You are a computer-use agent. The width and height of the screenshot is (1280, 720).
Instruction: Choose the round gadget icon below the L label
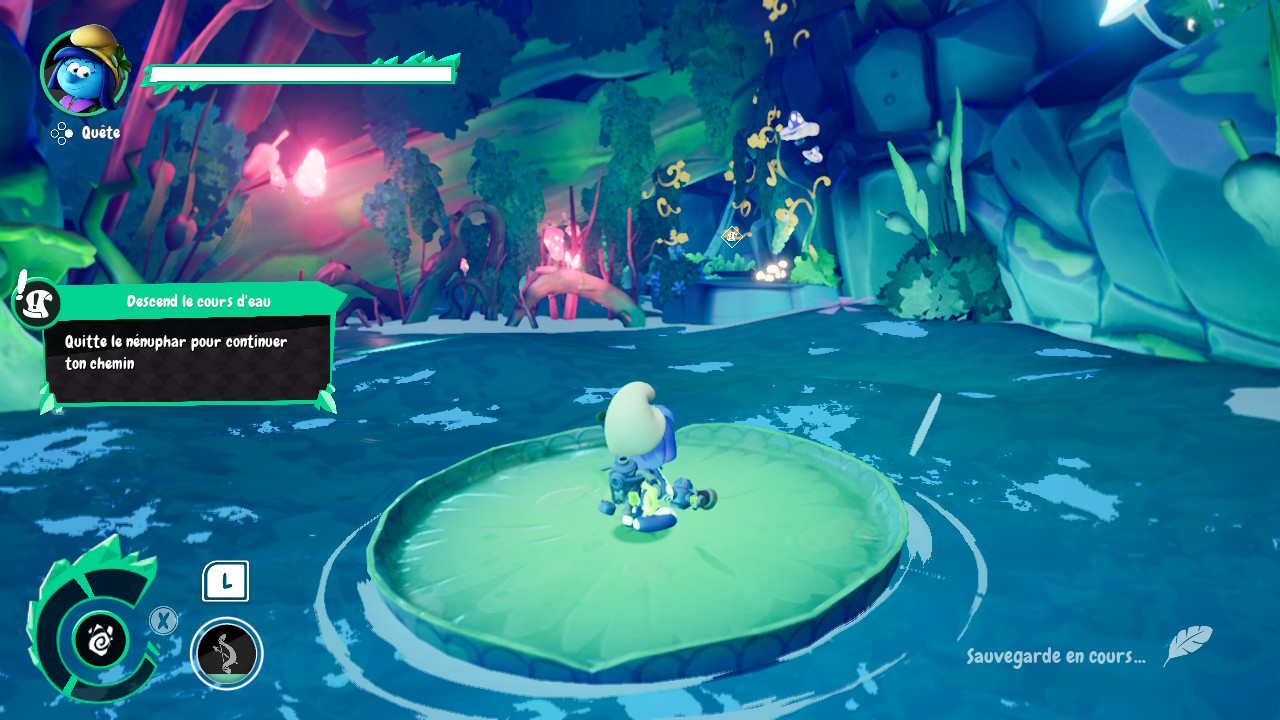[226, 654]
